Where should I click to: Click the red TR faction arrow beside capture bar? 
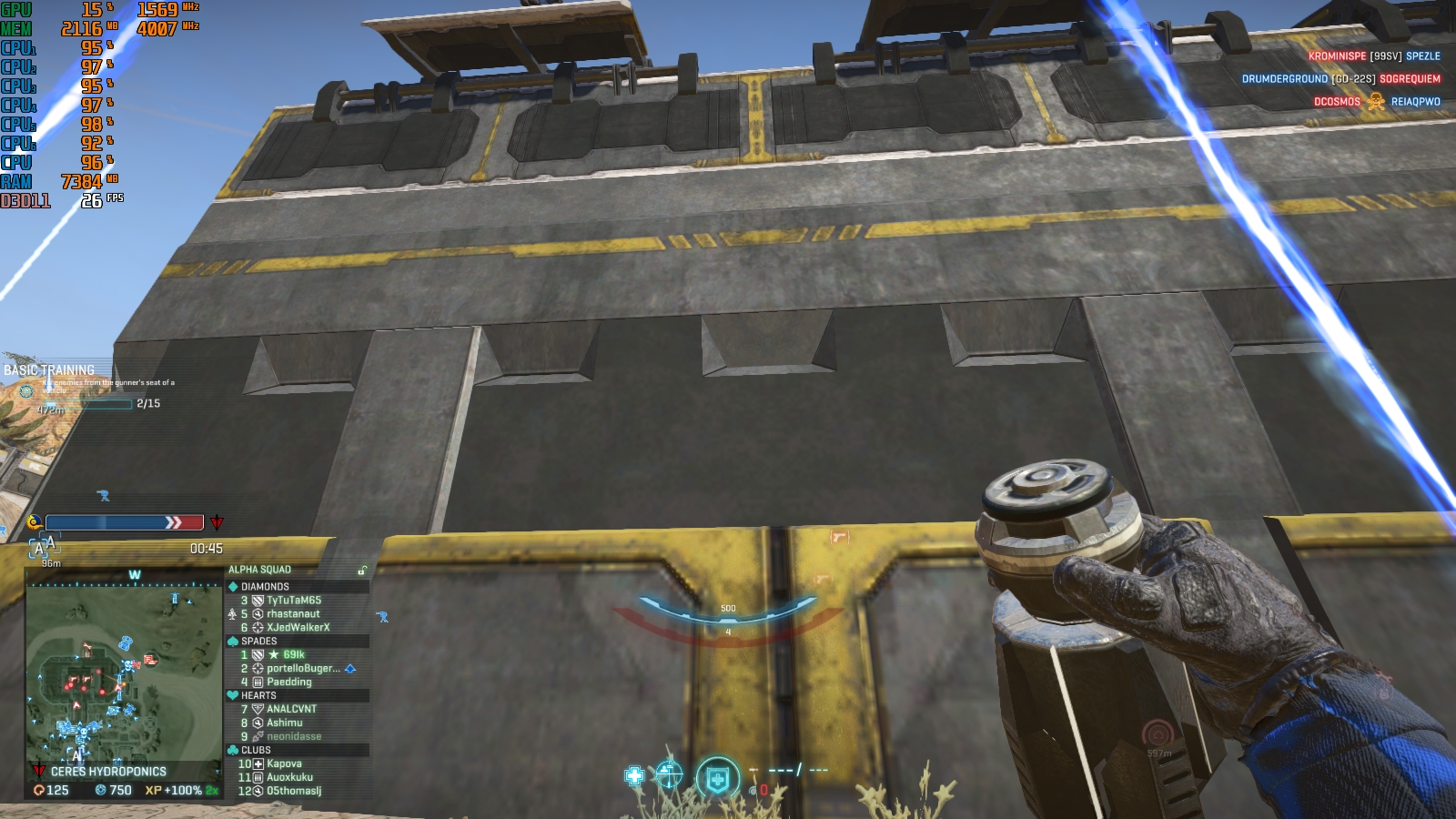pos(217,521)
